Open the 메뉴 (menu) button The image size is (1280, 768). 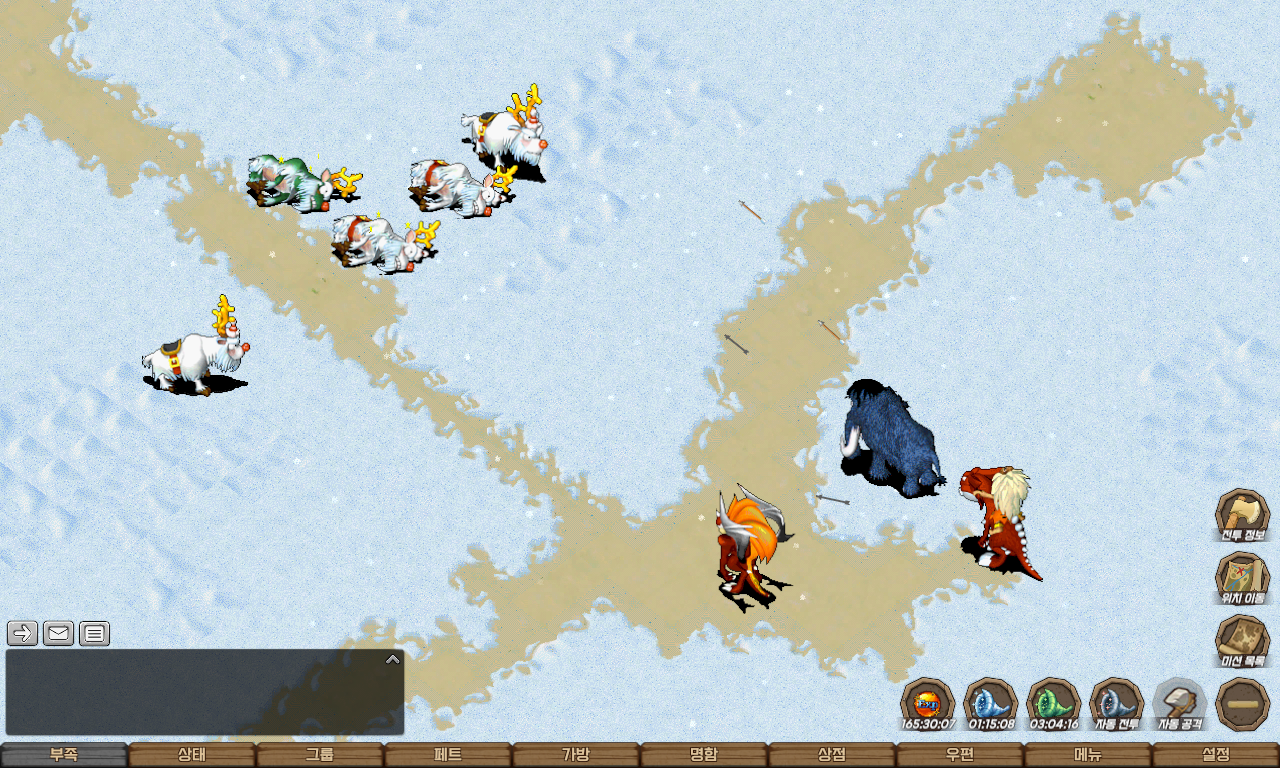tap(1088, 755)
